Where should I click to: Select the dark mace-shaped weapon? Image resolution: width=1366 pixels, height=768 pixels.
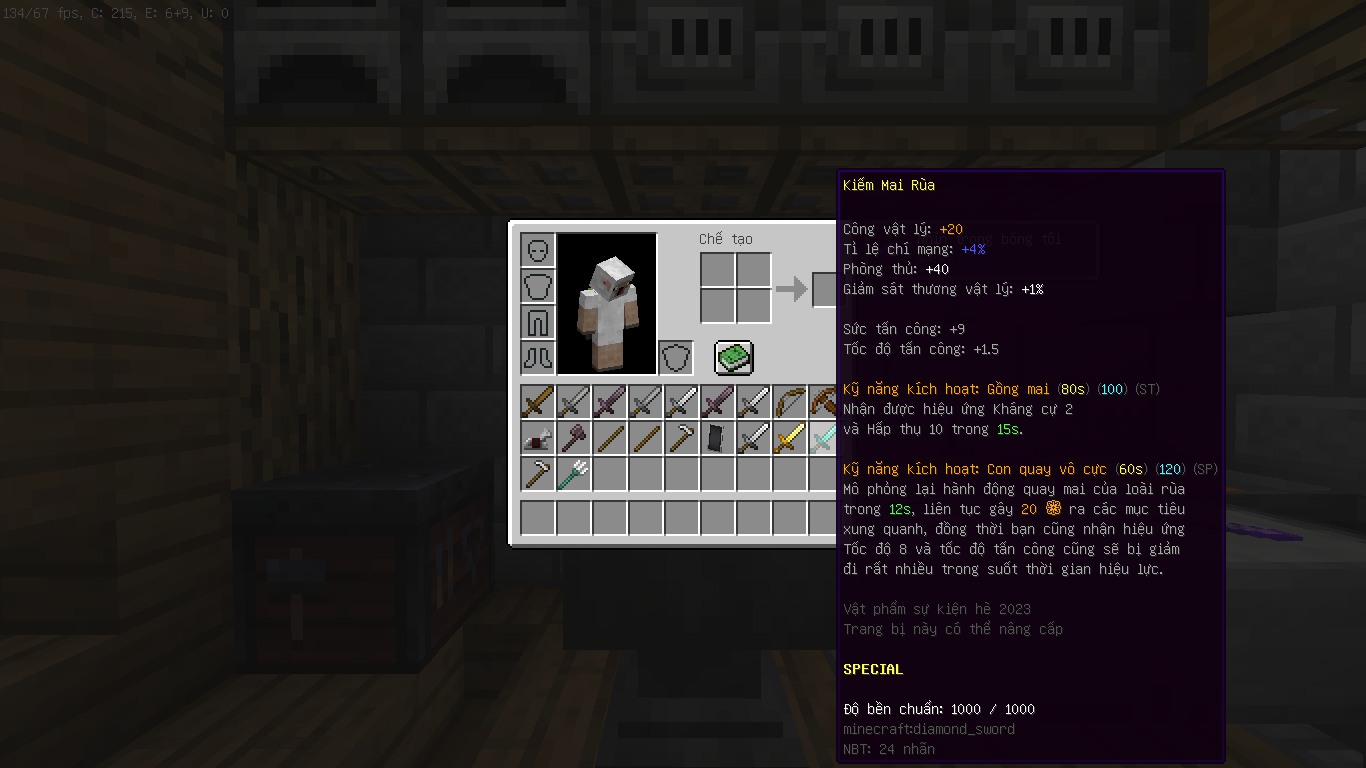pyautogui.click(x=574, y=438)
